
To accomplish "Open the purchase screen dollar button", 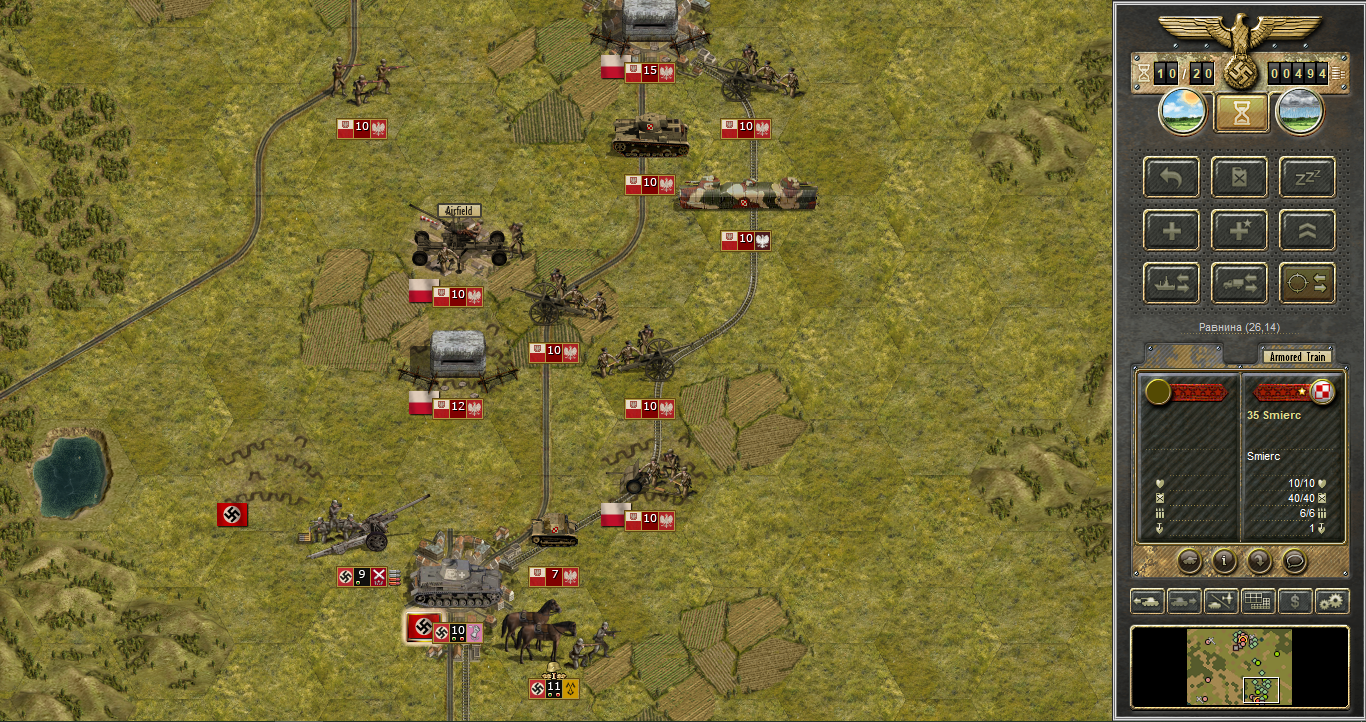I will [1294, 601].
